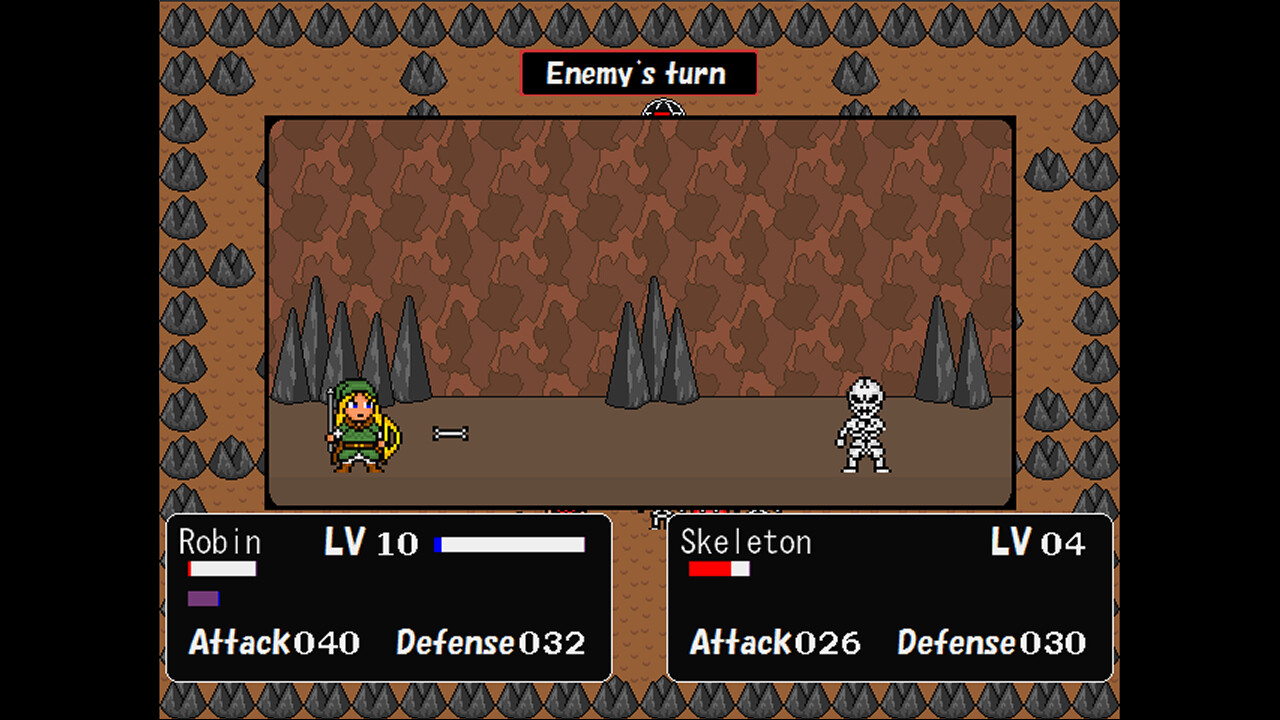The image size is (1280, 720).
Task: Click Robin's purple MP gauge
Action: point(202,600)
